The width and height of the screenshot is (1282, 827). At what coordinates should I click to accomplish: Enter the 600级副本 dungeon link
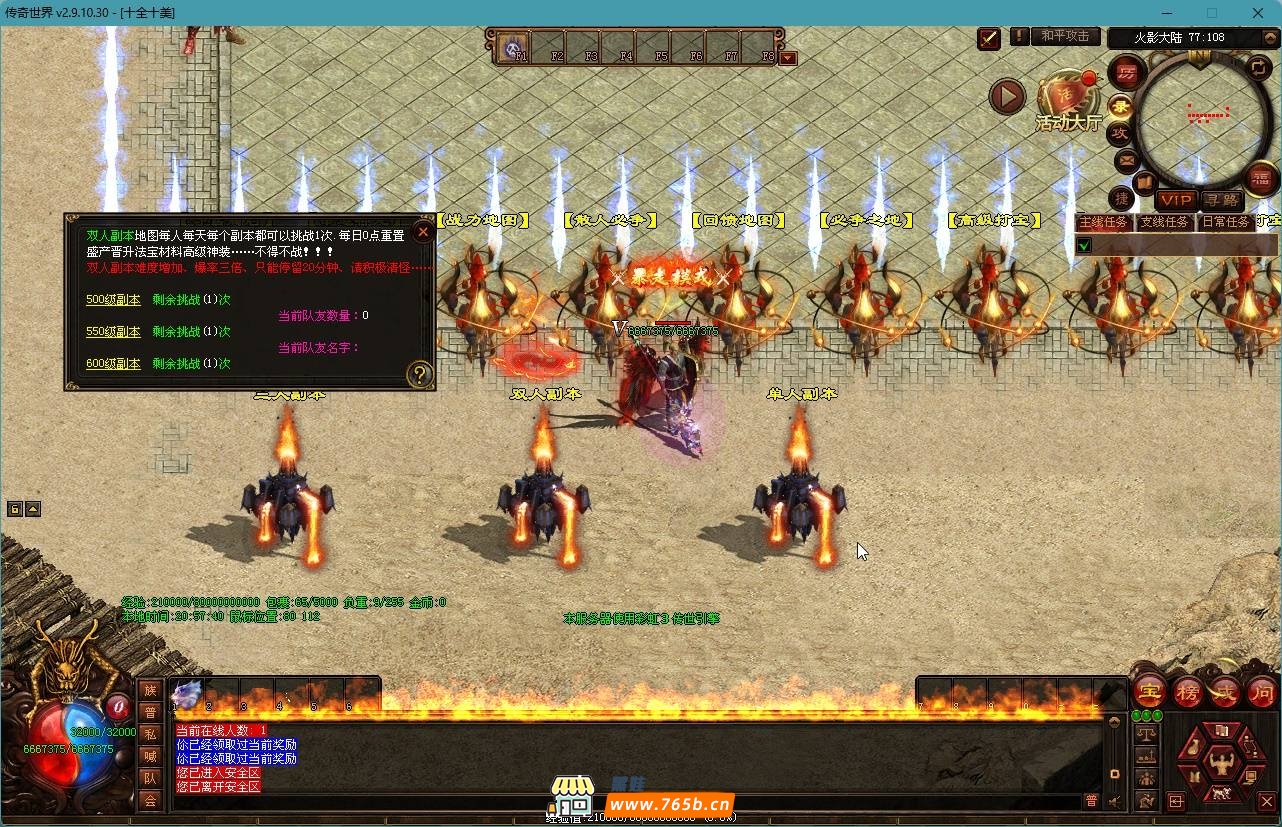click(x=113, y=363)
